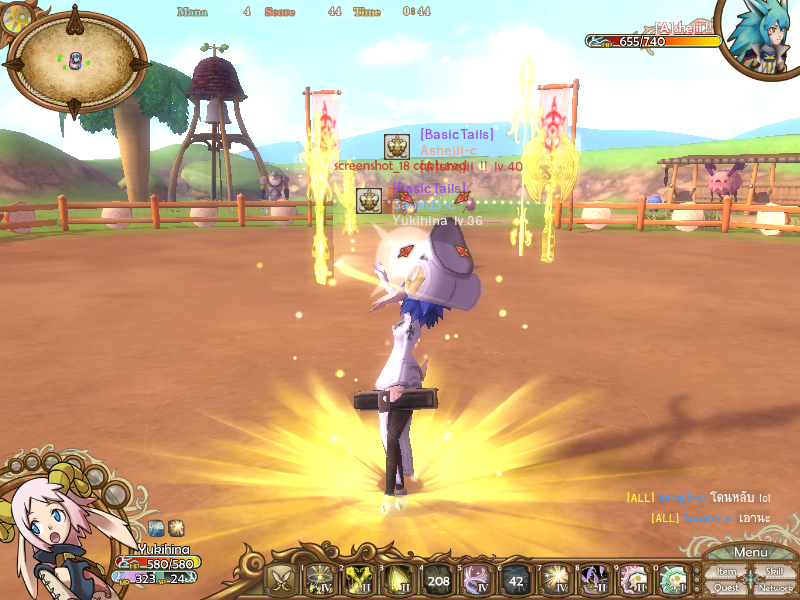Use the green swirl skill in slot 0
This screenshot has height=600, width=800.
coord(672,579)
